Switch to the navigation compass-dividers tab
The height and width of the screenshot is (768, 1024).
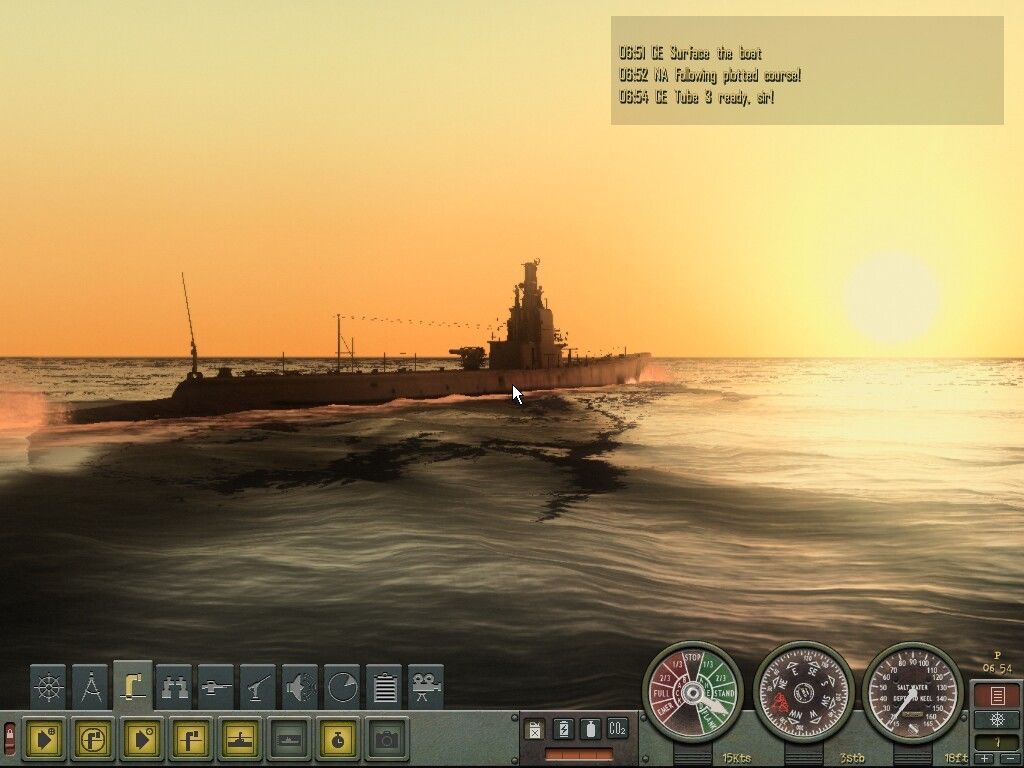90,687
